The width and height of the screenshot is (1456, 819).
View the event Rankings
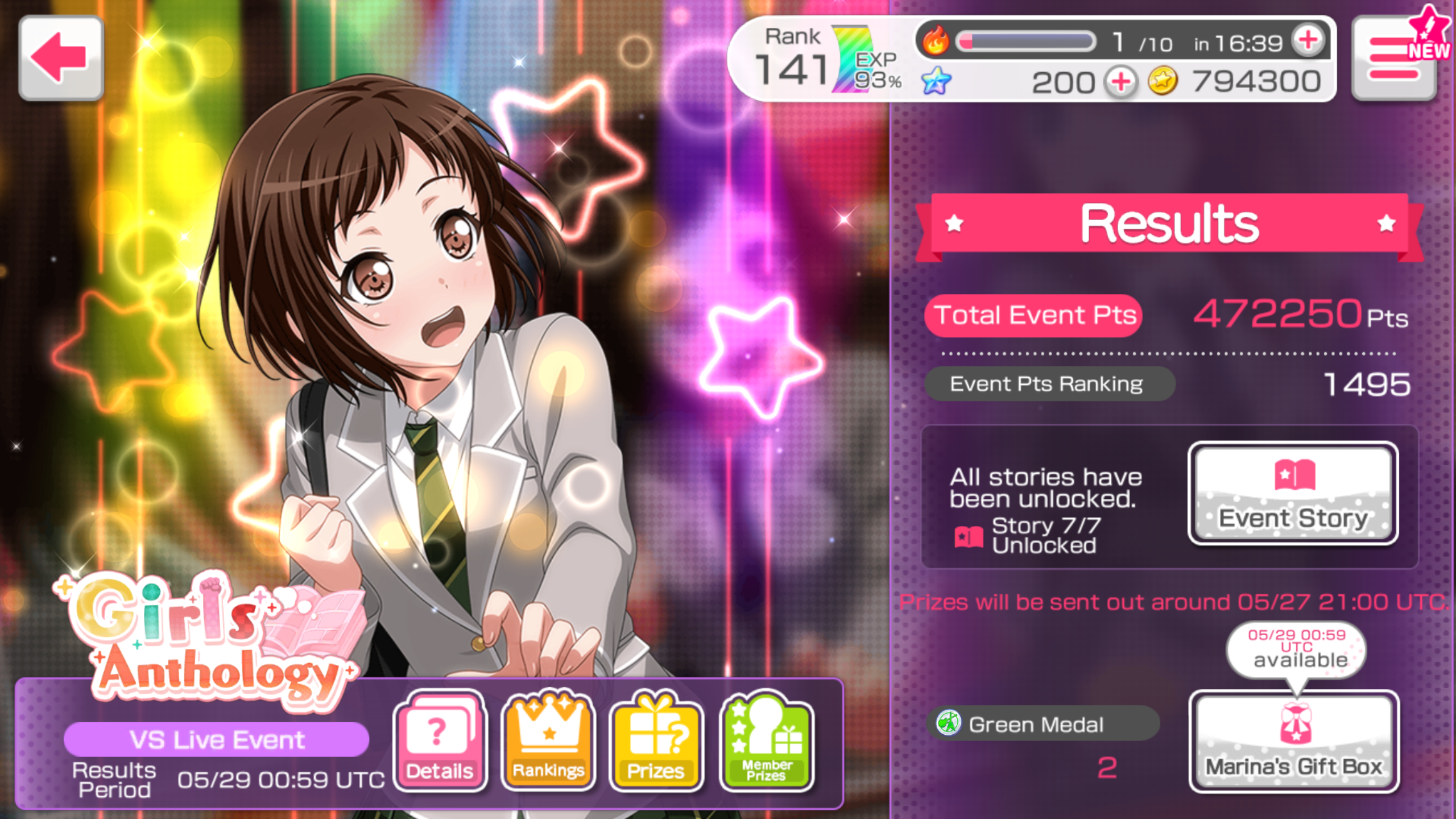point(548,741)
